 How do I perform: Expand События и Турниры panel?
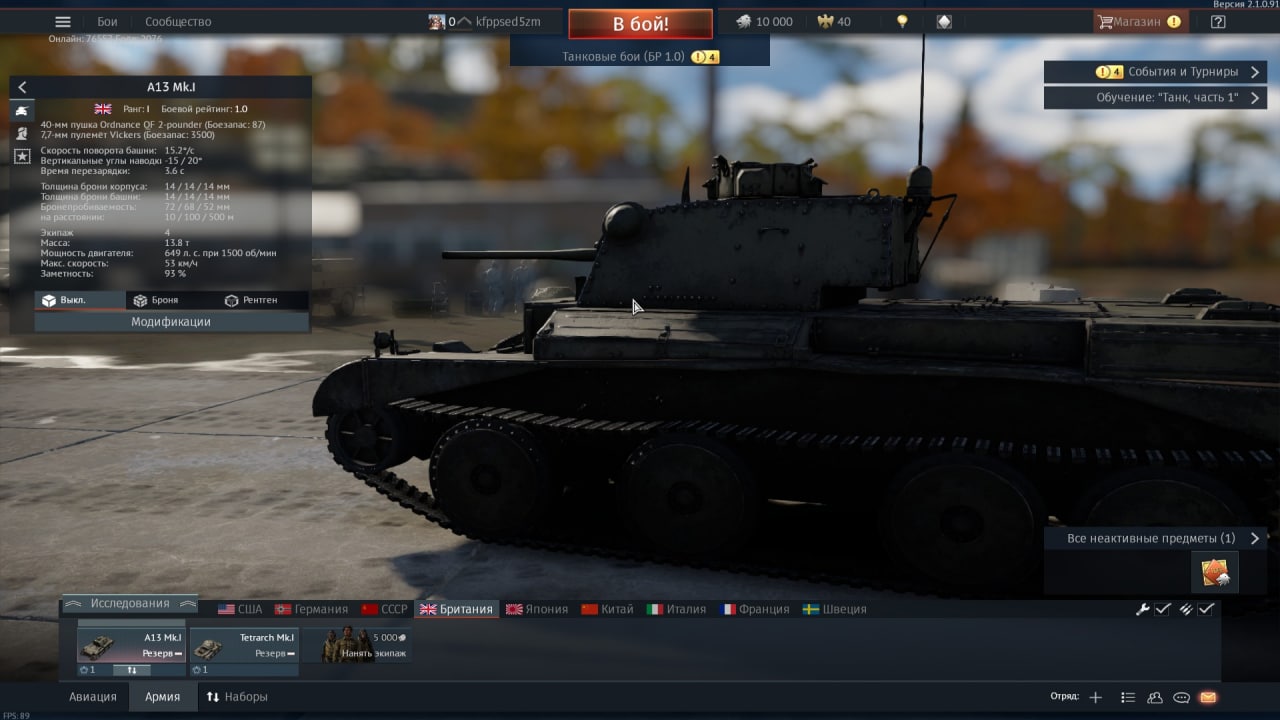[1155, 72]
